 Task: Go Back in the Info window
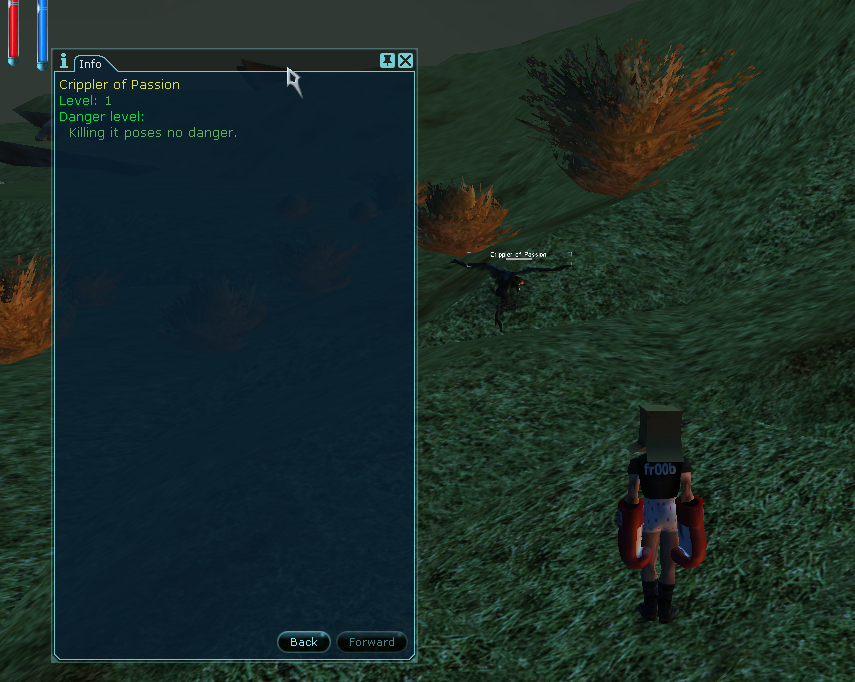coord(303,642)
